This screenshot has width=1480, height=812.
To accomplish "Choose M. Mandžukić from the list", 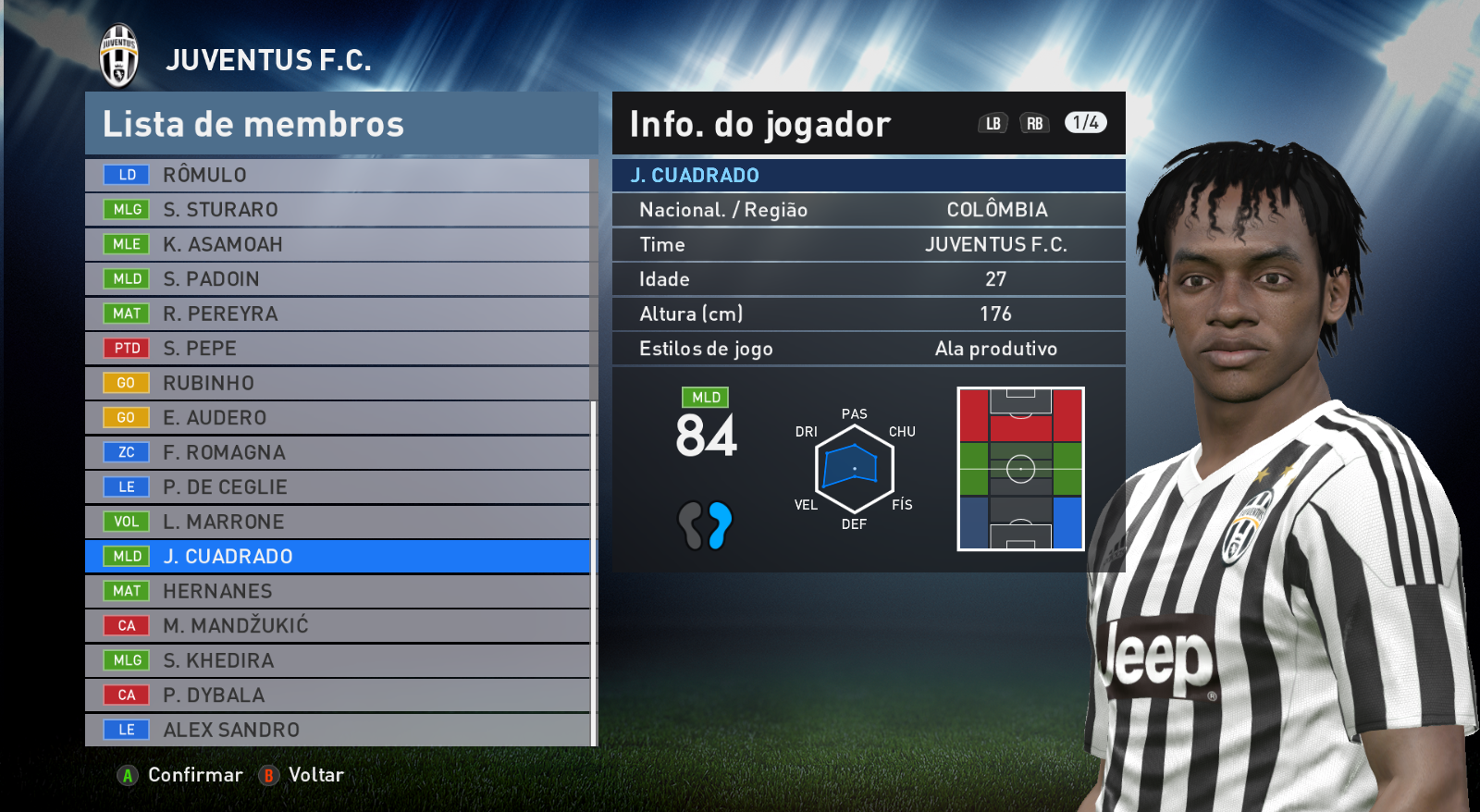I will click(338, 626).
